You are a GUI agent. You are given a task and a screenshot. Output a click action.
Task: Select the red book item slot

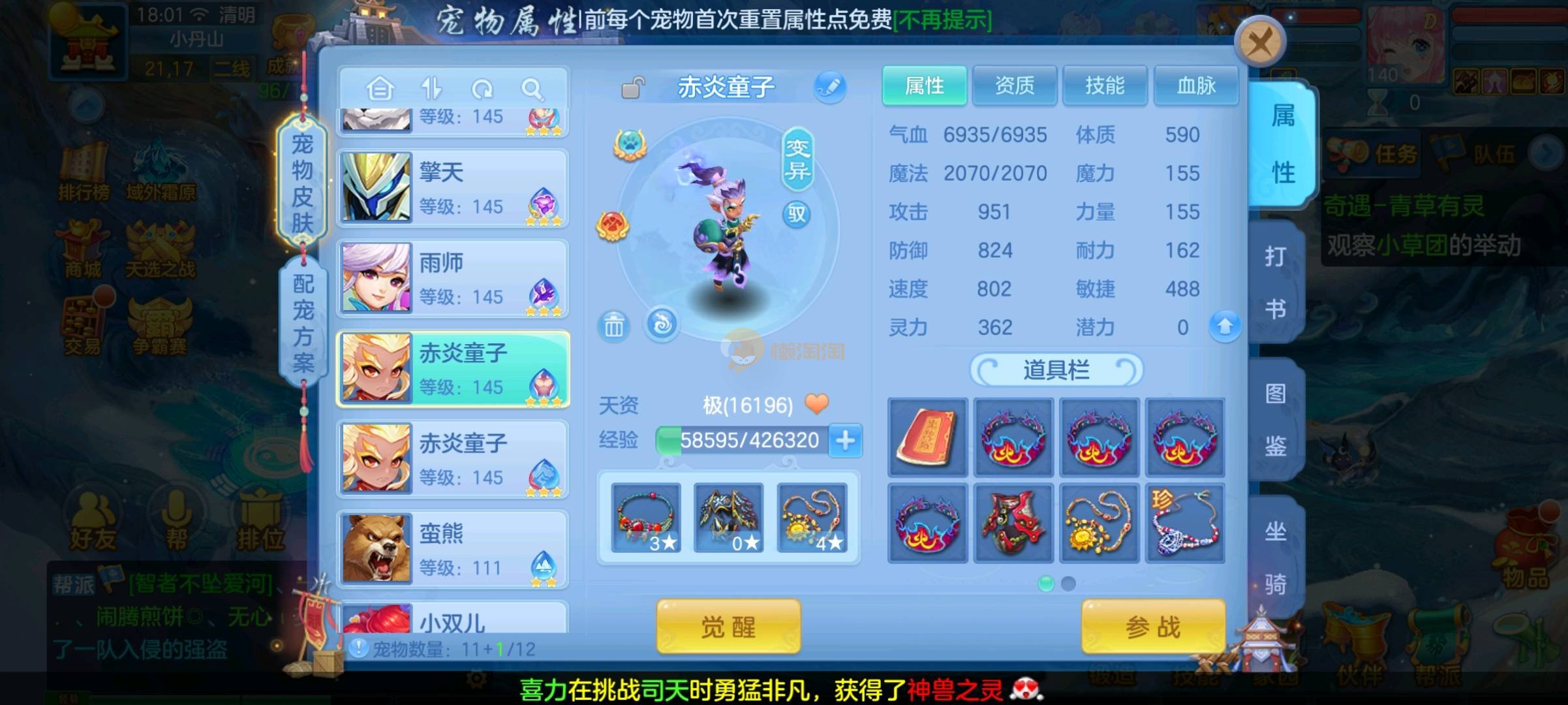(x=927, y=437)
